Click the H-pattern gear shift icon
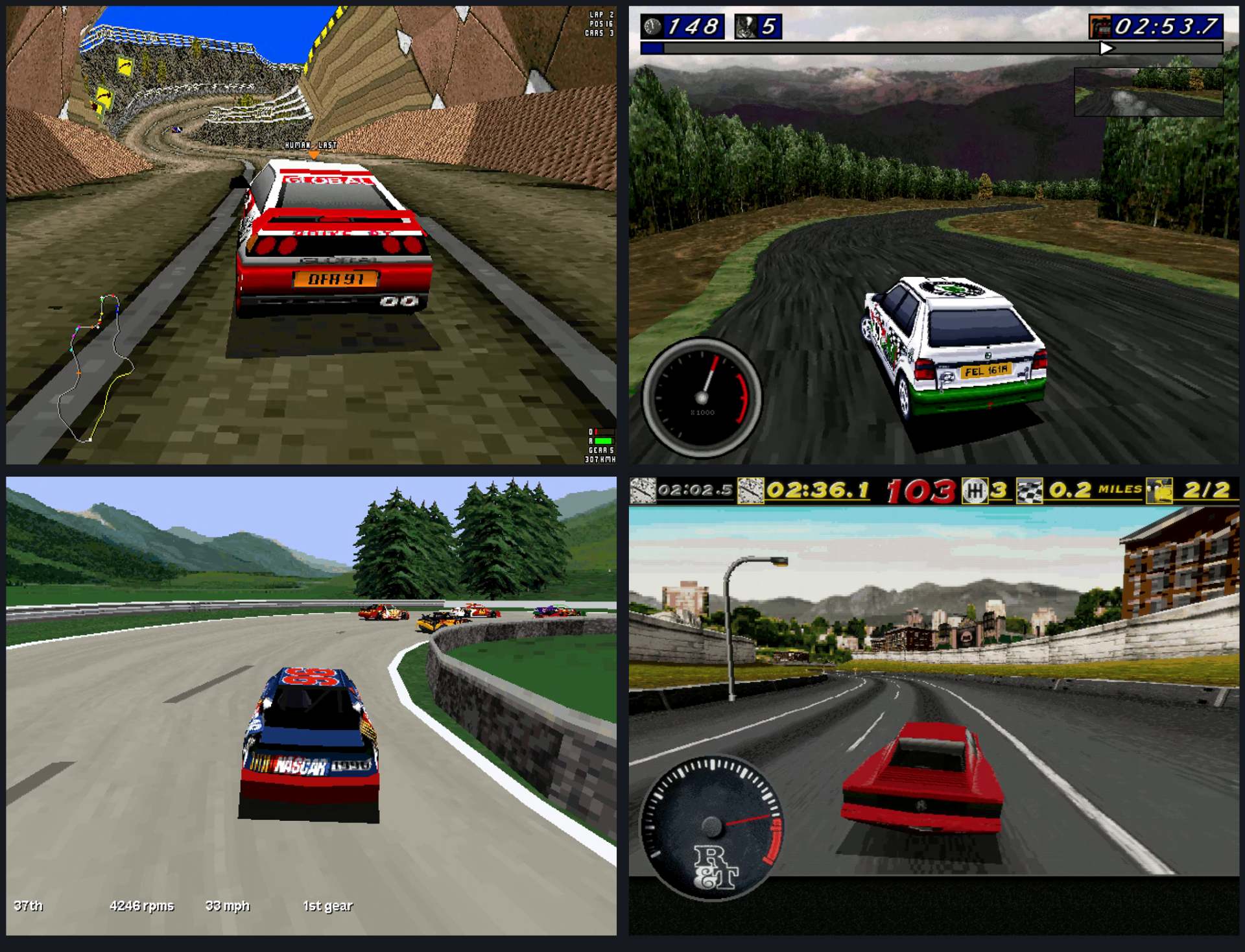The width and height of the screenshot is (1245, 952). tap(974, 491)
